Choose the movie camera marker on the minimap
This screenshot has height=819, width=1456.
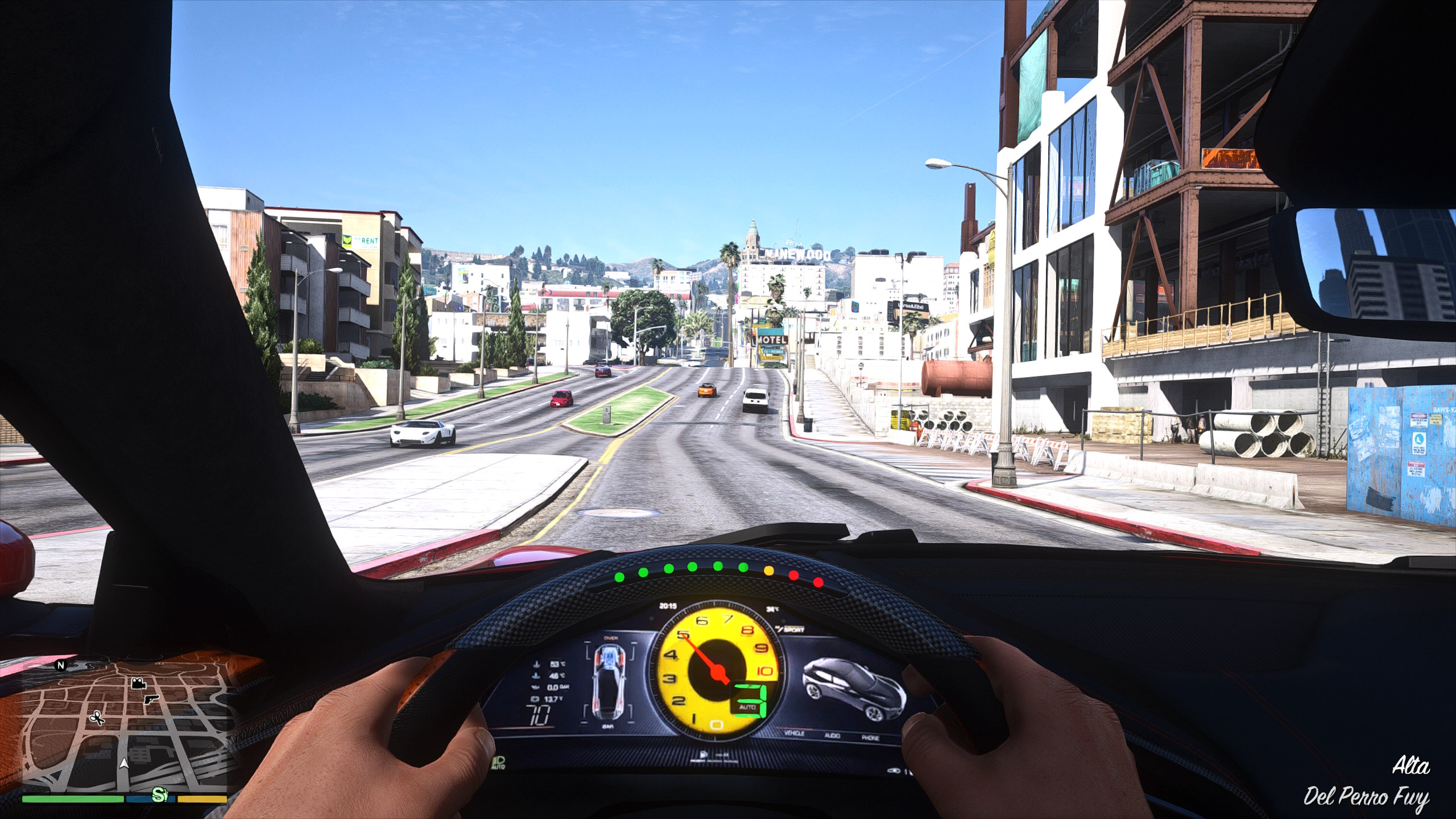(x=137, y=684)
